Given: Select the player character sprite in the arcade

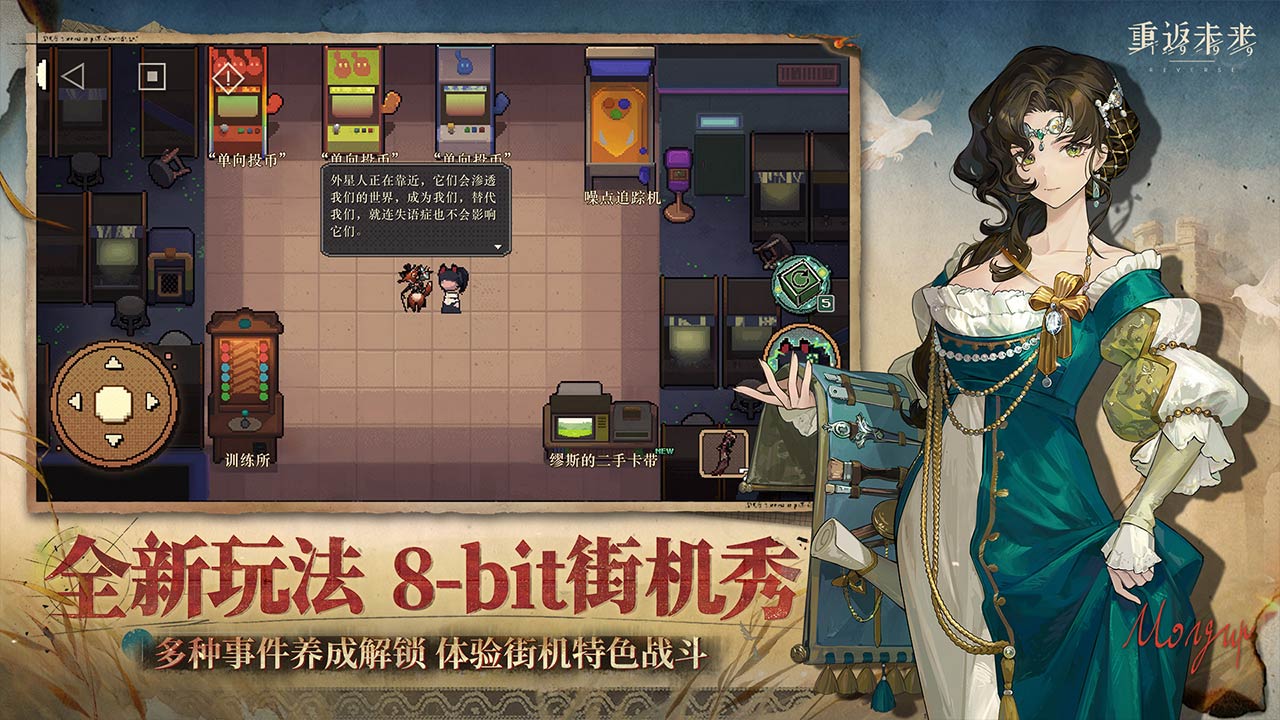Looking at the screenshot, I should coord(448,290).
